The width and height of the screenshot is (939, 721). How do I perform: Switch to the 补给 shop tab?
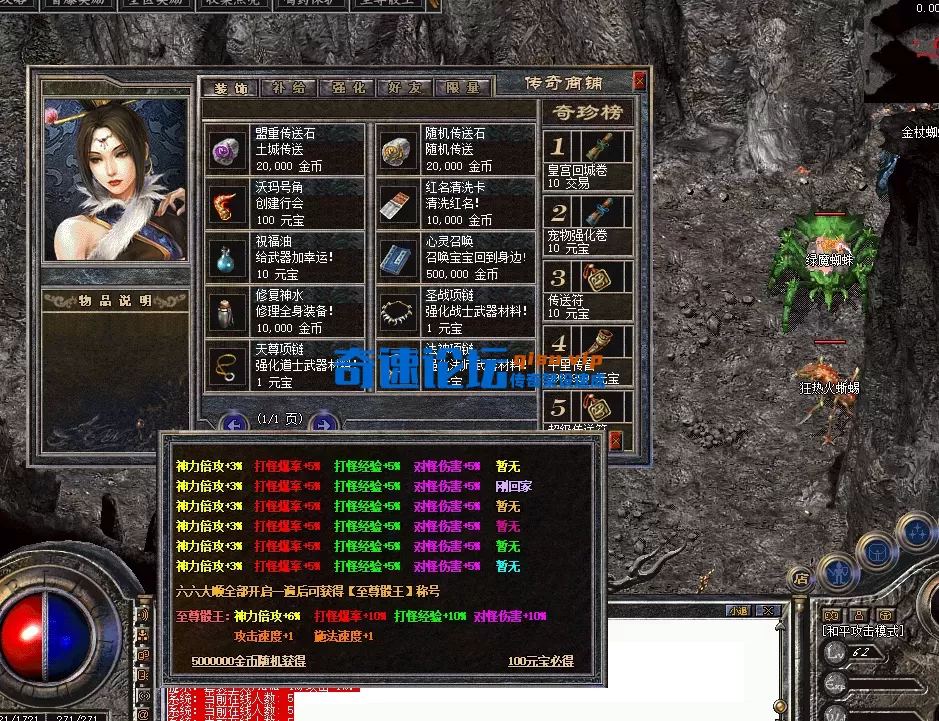pos(288,88)
